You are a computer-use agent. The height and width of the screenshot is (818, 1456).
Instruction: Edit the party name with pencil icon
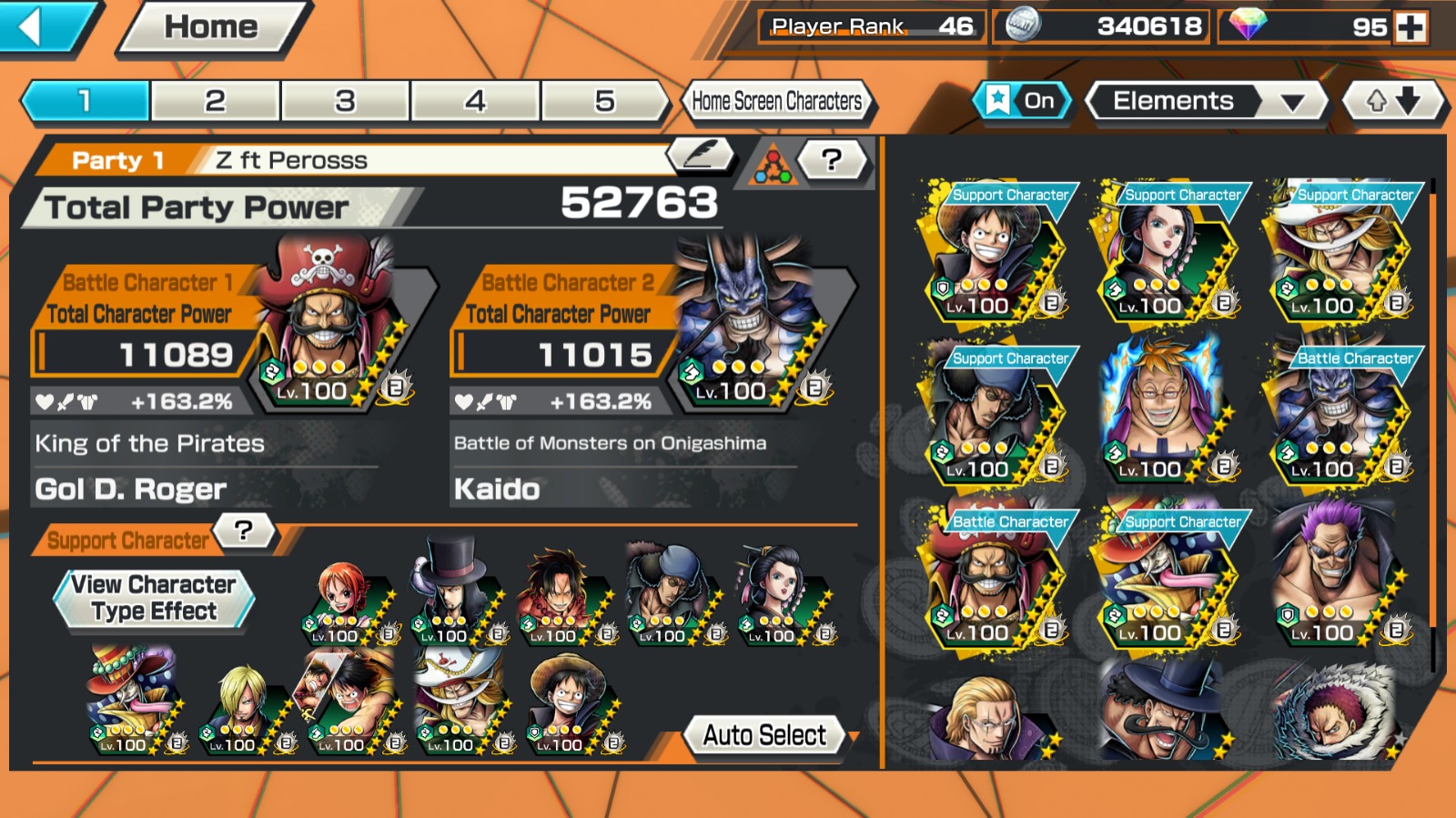click(701, 156)
